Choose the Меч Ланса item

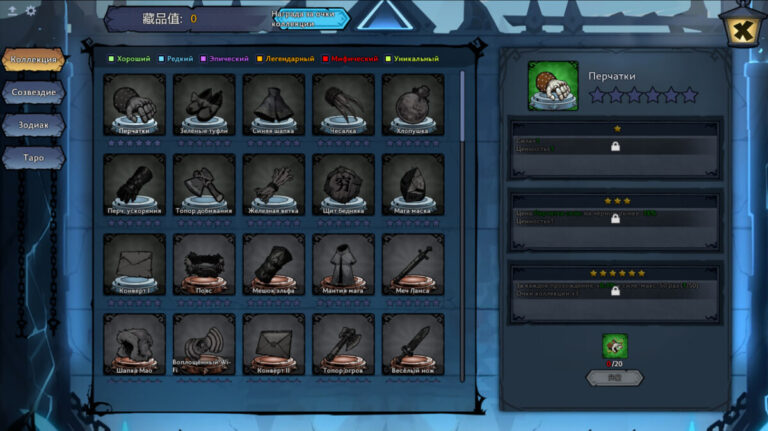click(x=412, y=263)
